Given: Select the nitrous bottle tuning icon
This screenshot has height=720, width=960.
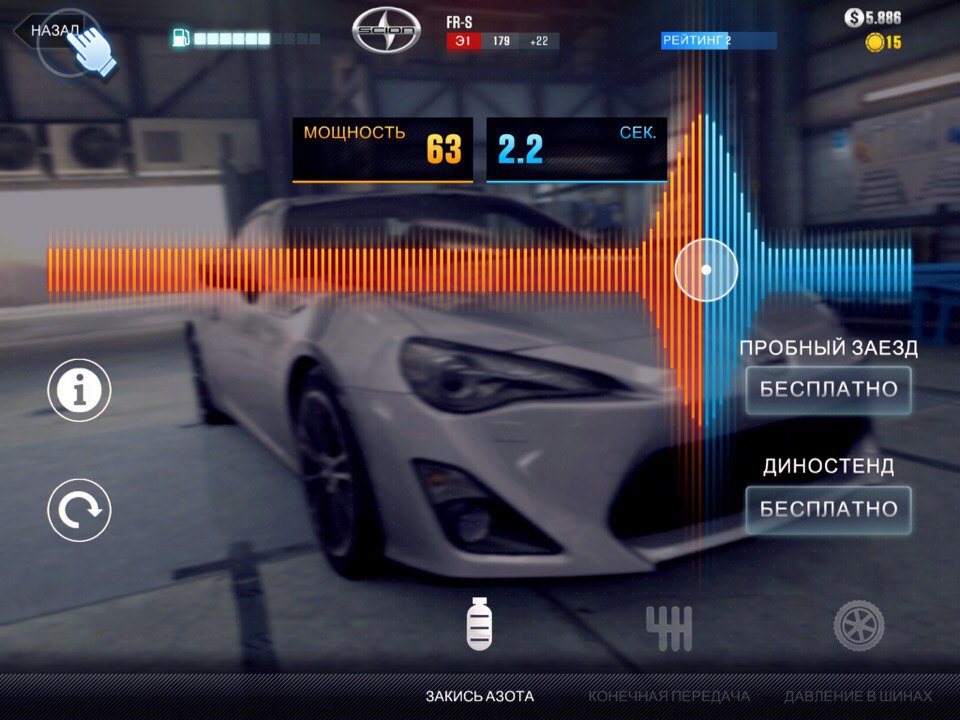Looking at the screenshot, I should 480,624.
